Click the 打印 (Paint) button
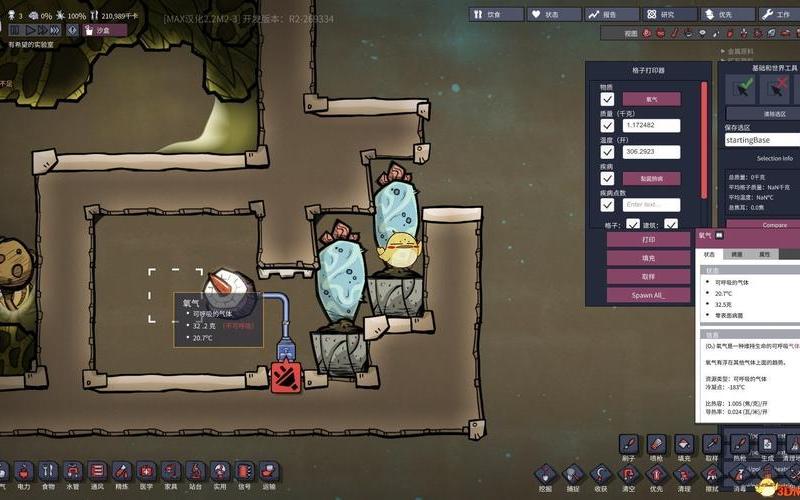The height and width of the screenshot is (500, 800). coord(649,240)
